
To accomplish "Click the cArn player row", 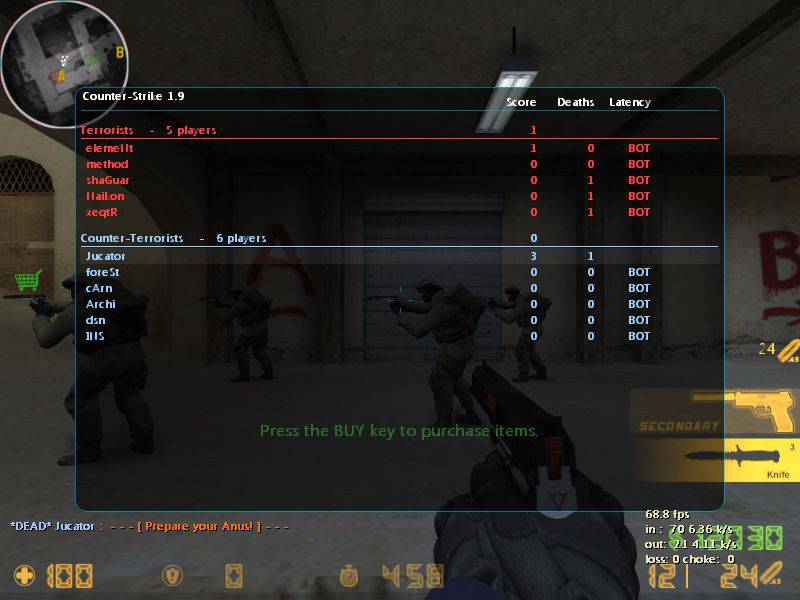I will coord(100,288).
